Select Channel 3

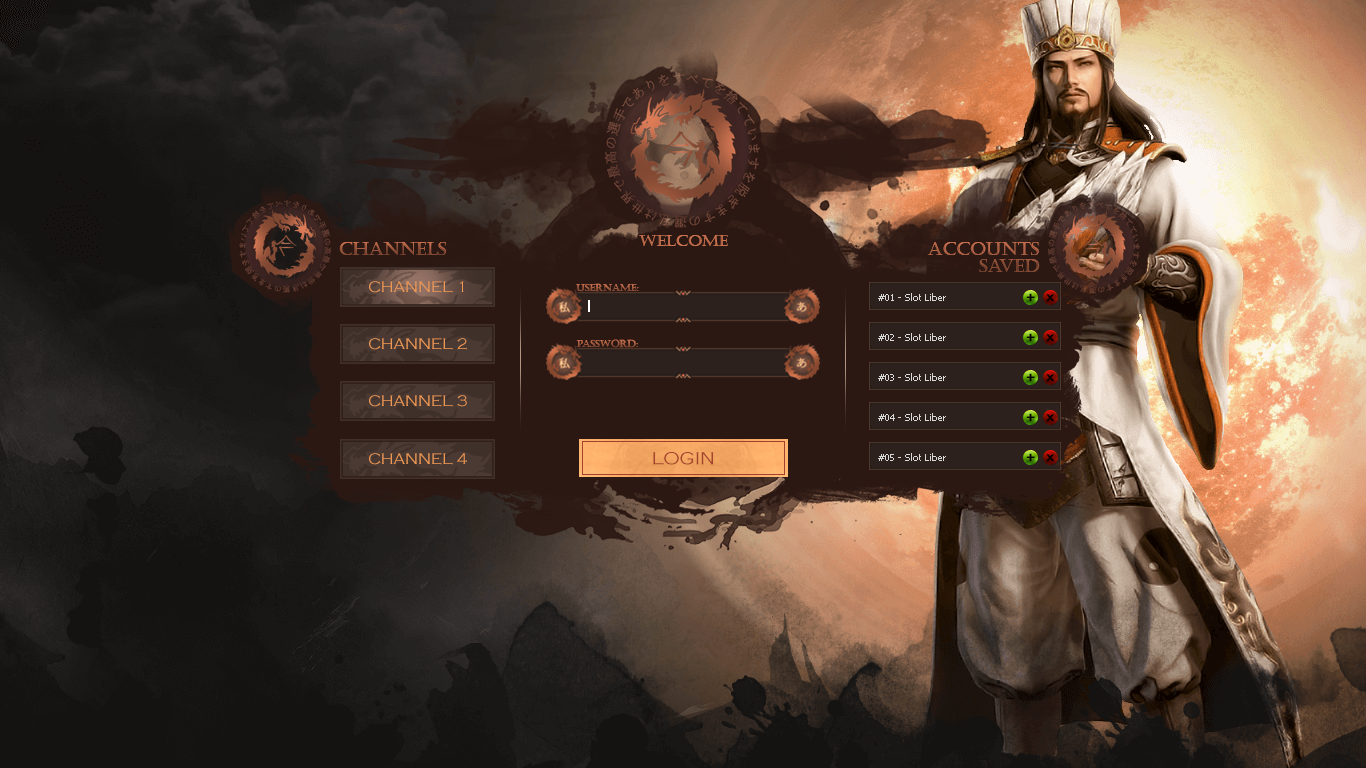(417, 400)
